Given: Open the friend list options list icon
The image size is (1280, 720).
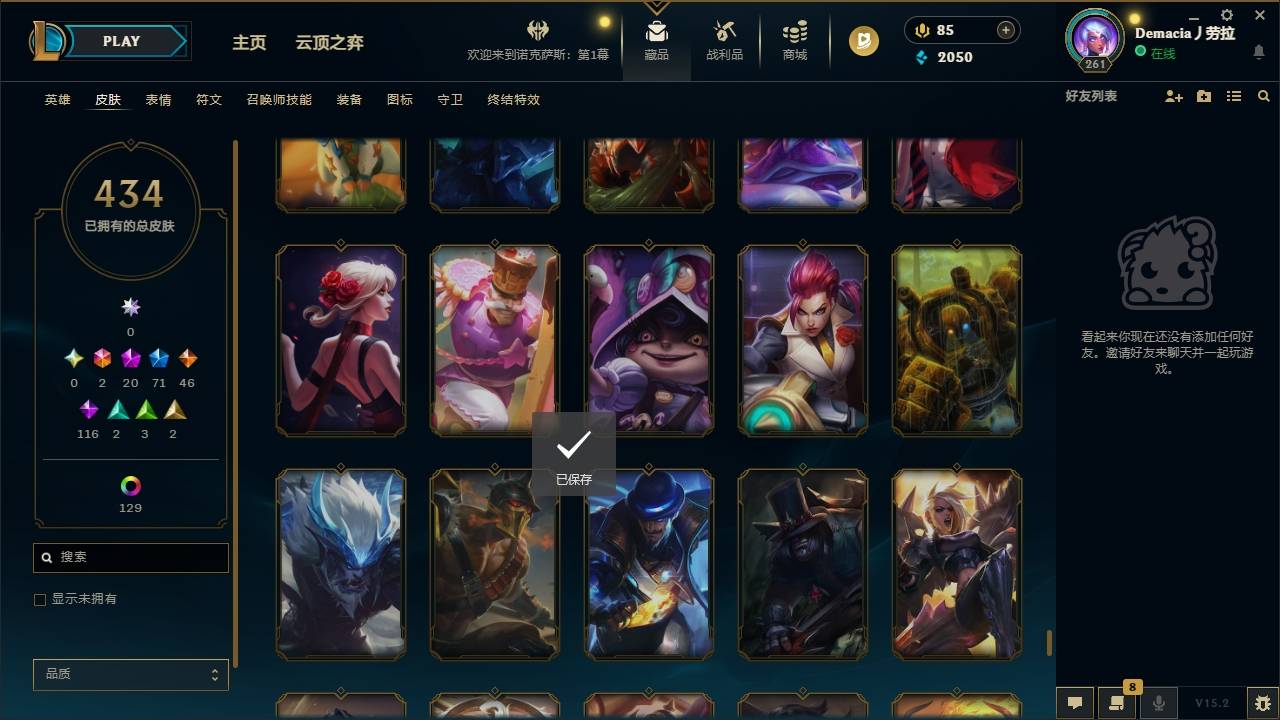Looking at the screenshot, I should pos(1234,96).
